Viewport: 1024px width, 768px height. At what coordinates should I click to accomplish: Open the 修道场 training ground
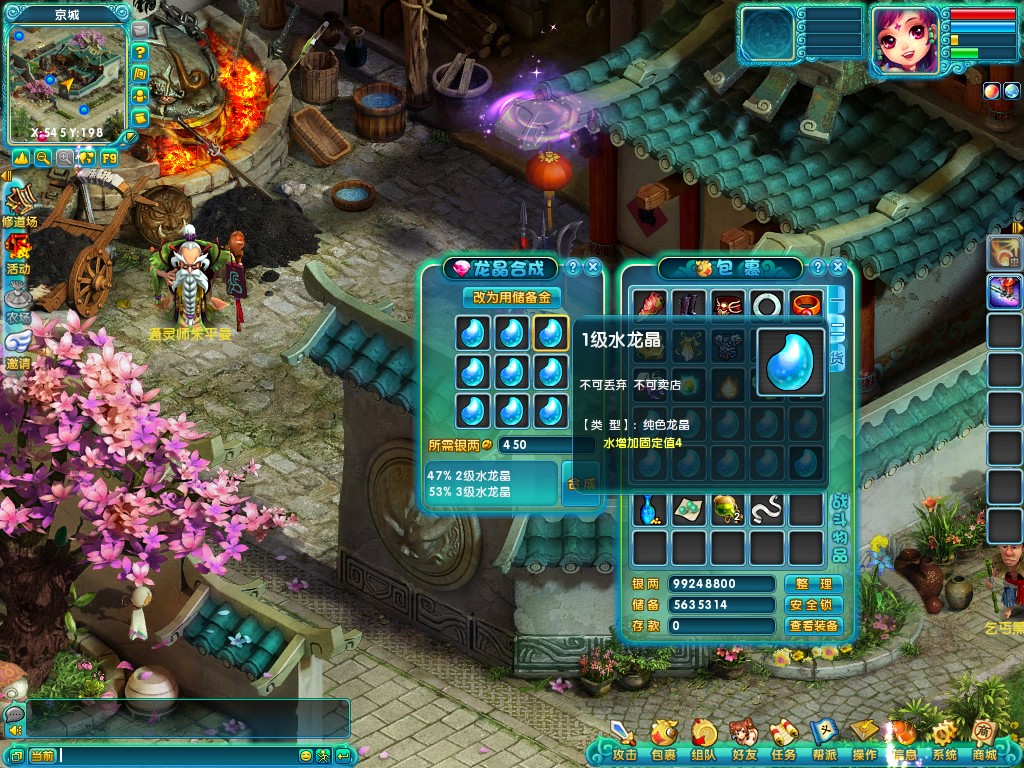[x=19, y=203]
